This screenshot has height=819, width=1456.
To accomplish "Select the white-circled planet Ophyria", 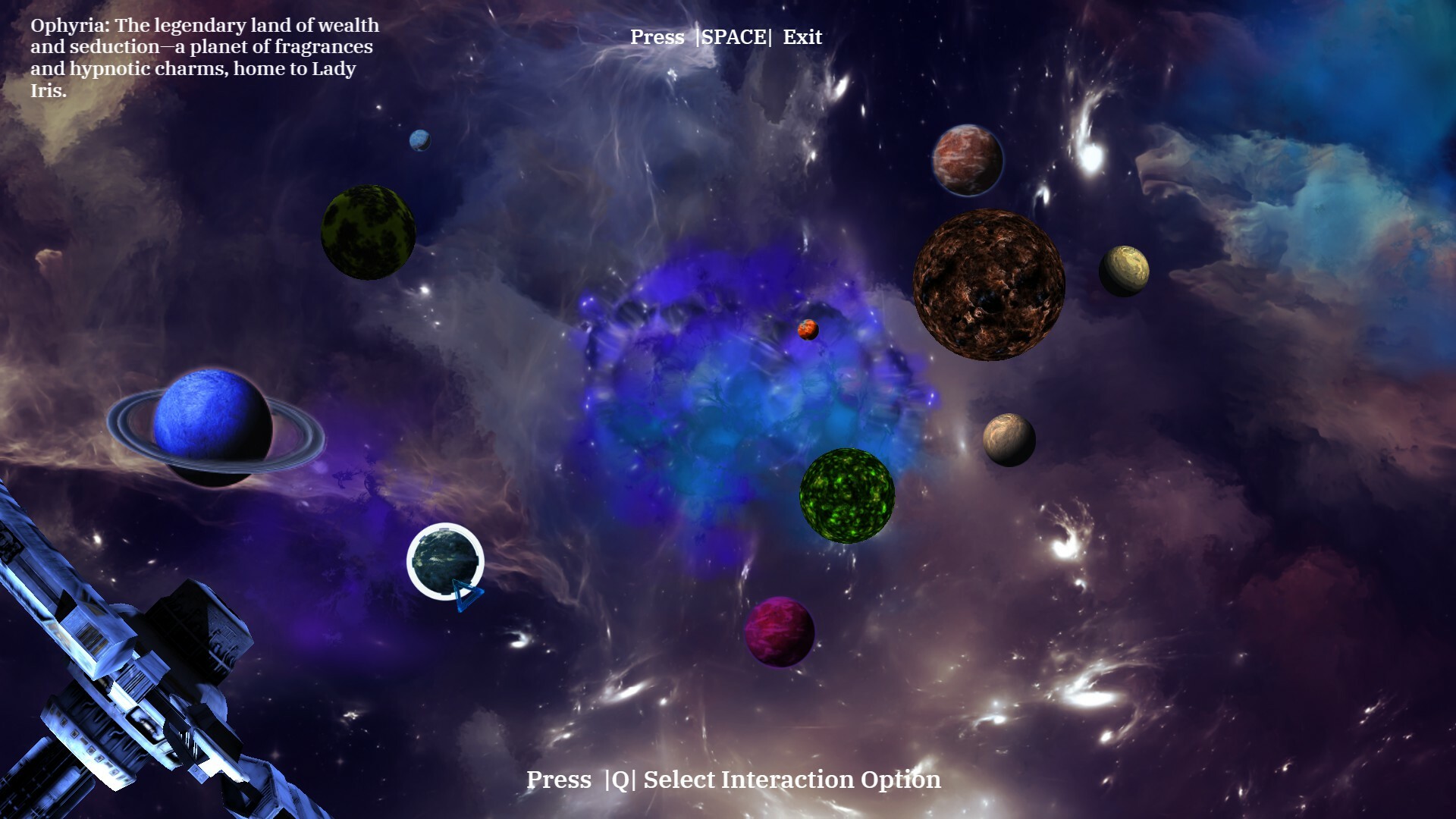I will pos(445,561).
